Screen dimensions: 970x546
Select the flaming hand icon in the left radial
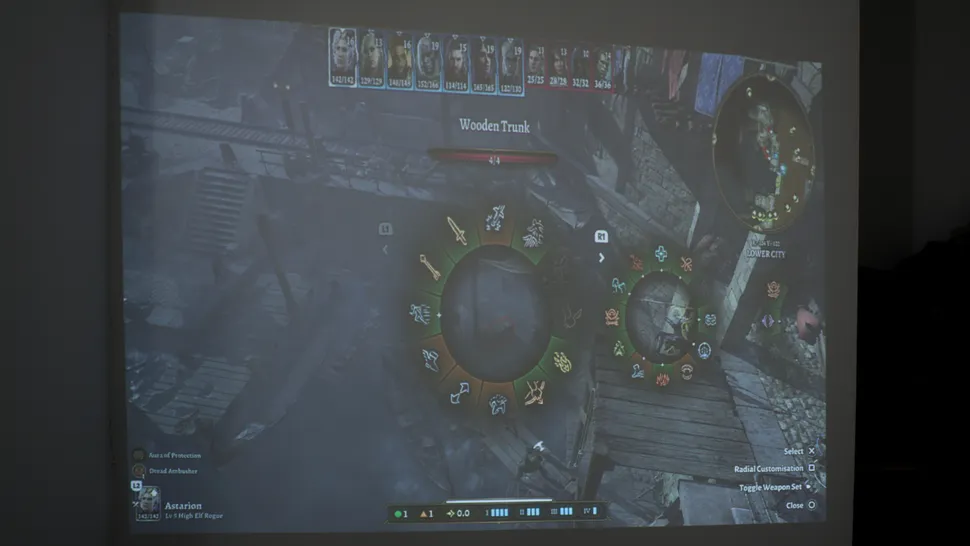(563, 361)
